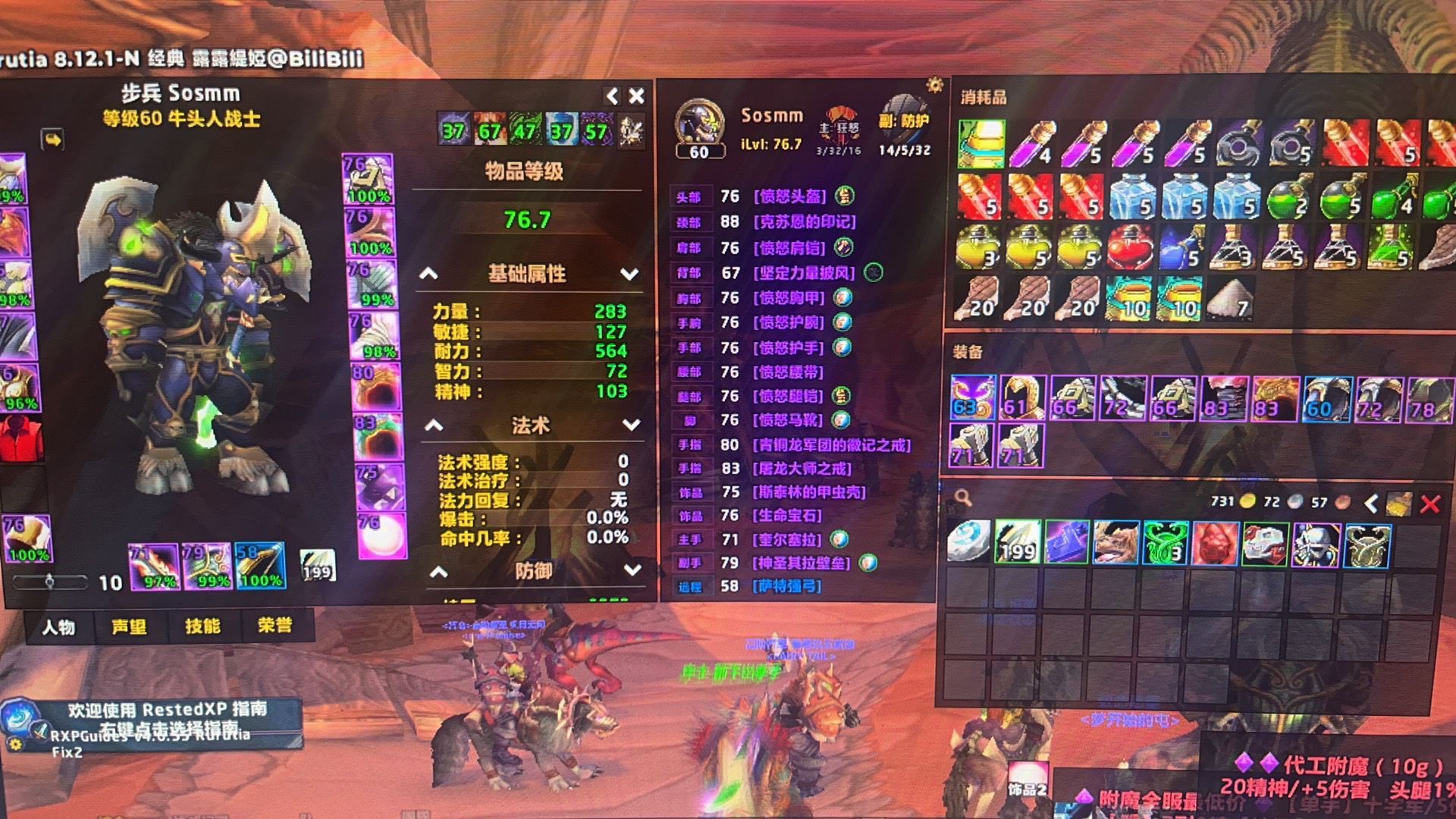The height and width of the screenshot is (819, 1456).
Task: Close the bag window with red X
Action: click(x=1430, y=504)
